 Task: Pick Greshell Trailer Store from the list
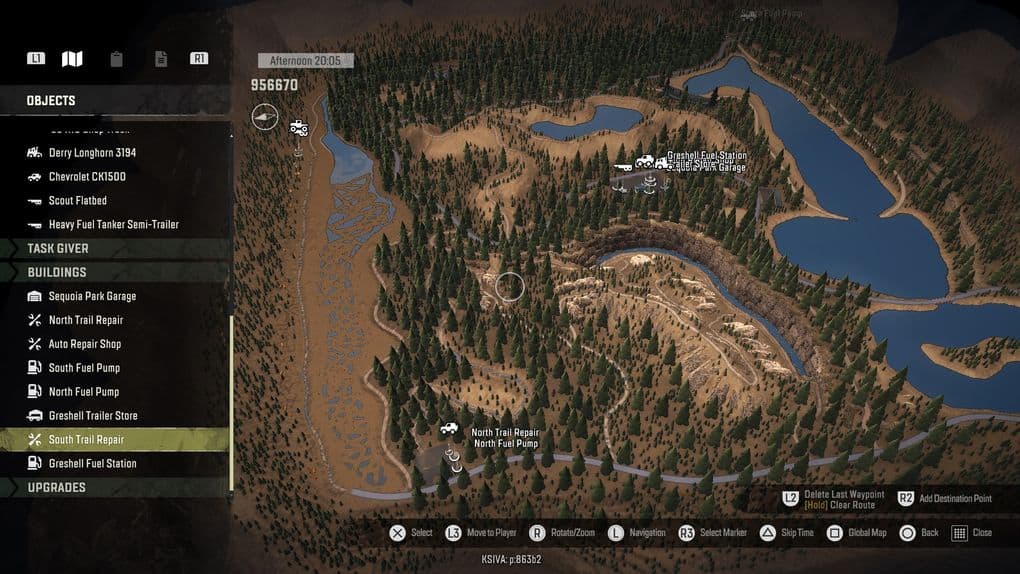93,416
